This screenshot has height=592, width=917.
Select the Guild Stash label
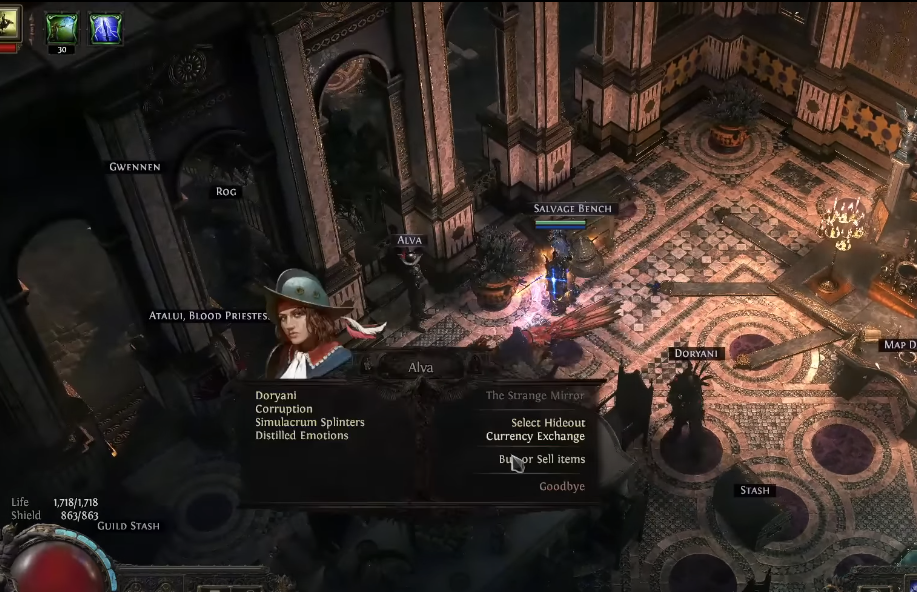coord(128,526)
